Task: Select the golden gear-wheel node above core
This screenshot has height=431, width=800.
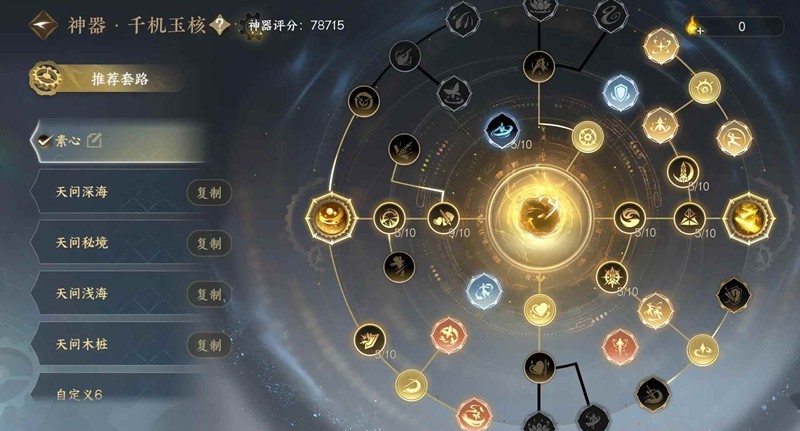Action: click(x=587, y=135)
